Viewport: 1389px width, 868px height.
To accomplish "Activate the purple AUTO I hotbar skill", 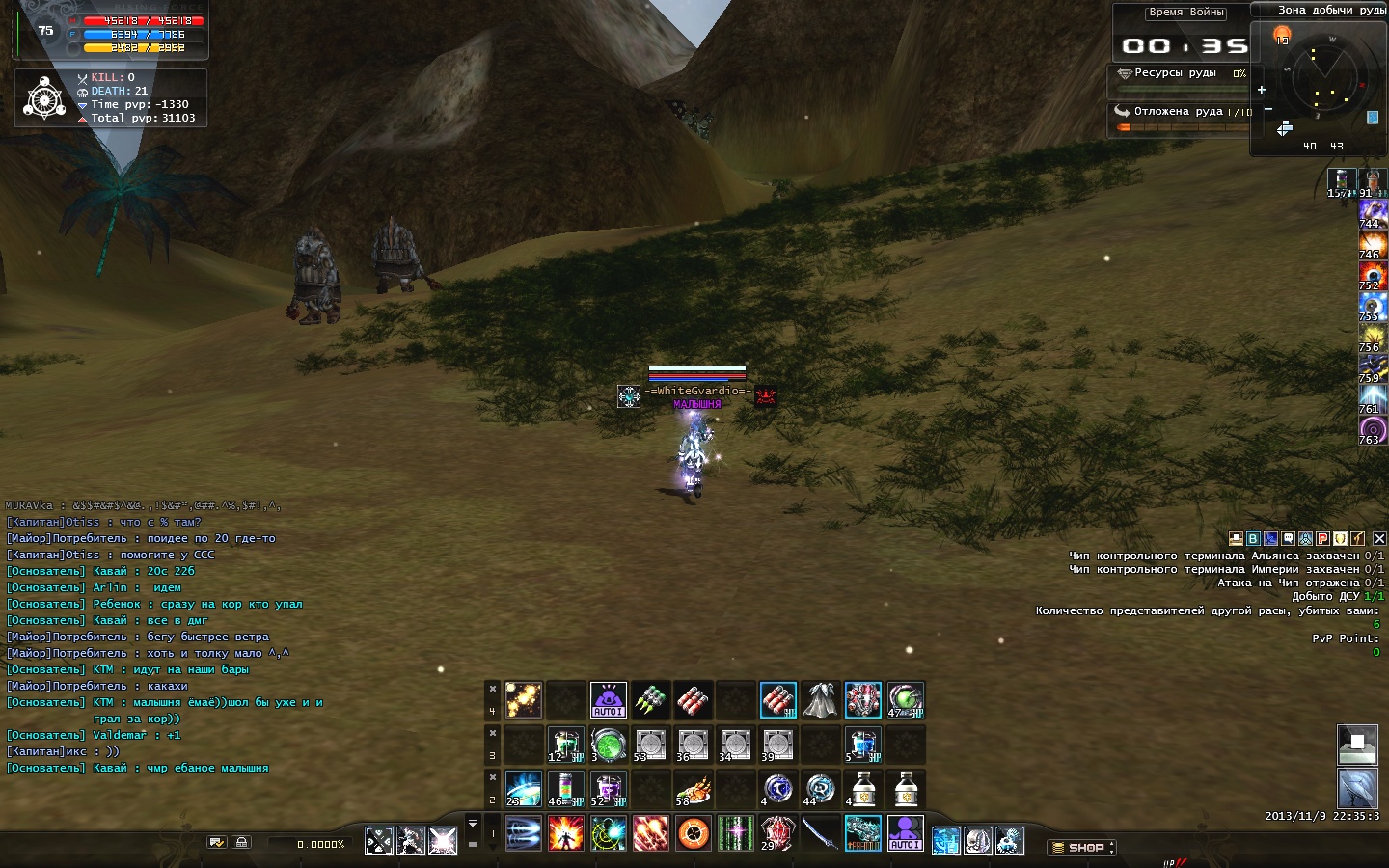I will pyautogui.click(x=905, y=832).
